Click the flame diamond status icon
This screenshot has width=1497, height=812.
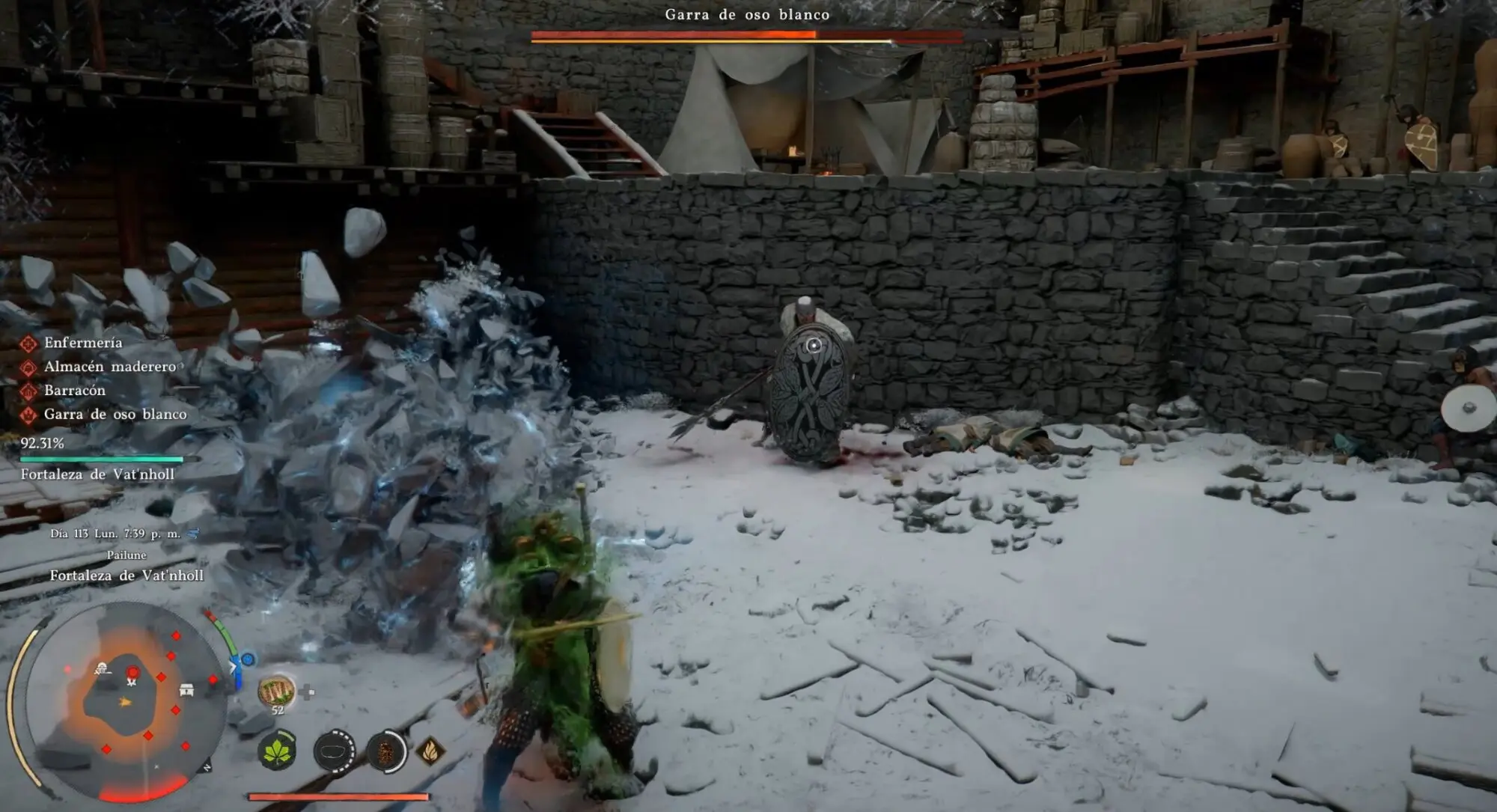(430, 751)
